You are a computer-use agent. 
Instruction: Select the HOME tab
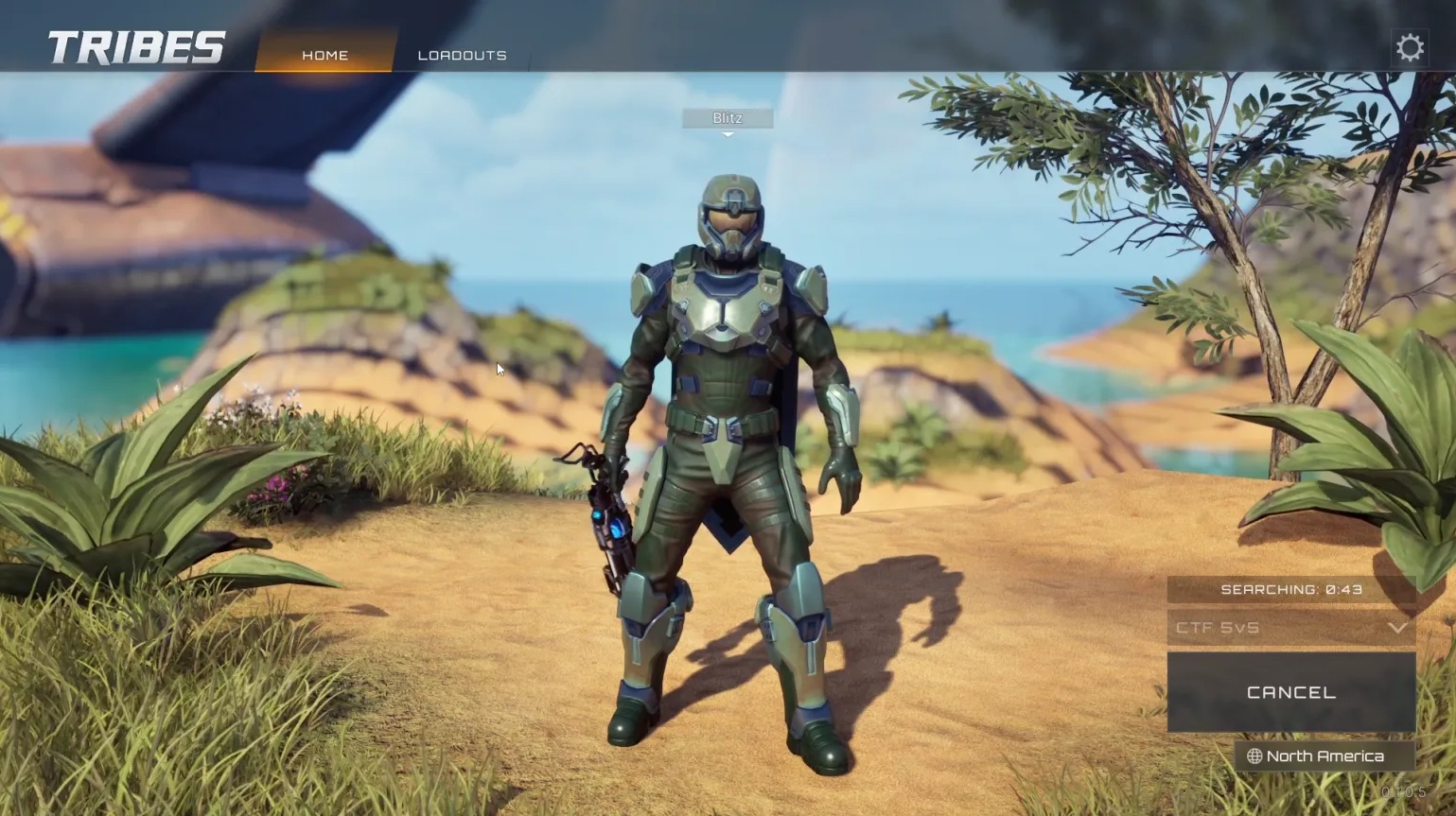pyautogui.click(x=325, y=55)
